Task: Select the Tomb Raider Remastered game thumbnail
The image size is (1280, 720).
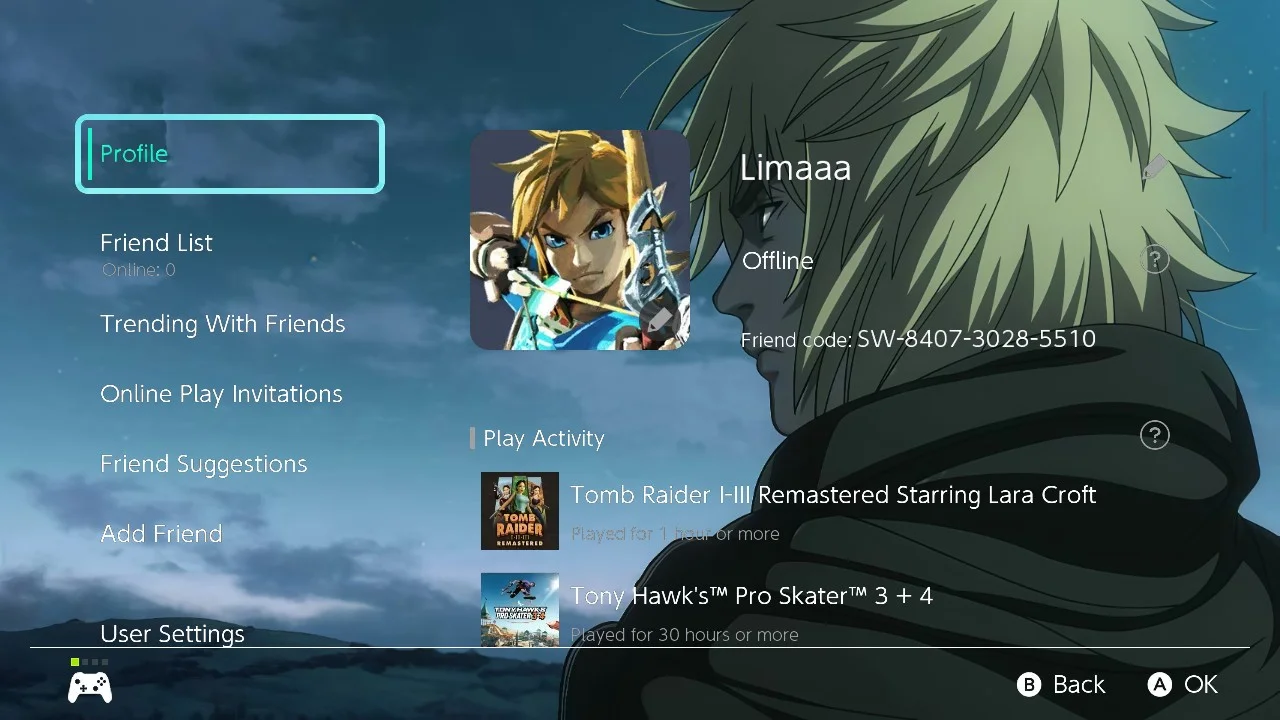Action: tap(519, 511)
